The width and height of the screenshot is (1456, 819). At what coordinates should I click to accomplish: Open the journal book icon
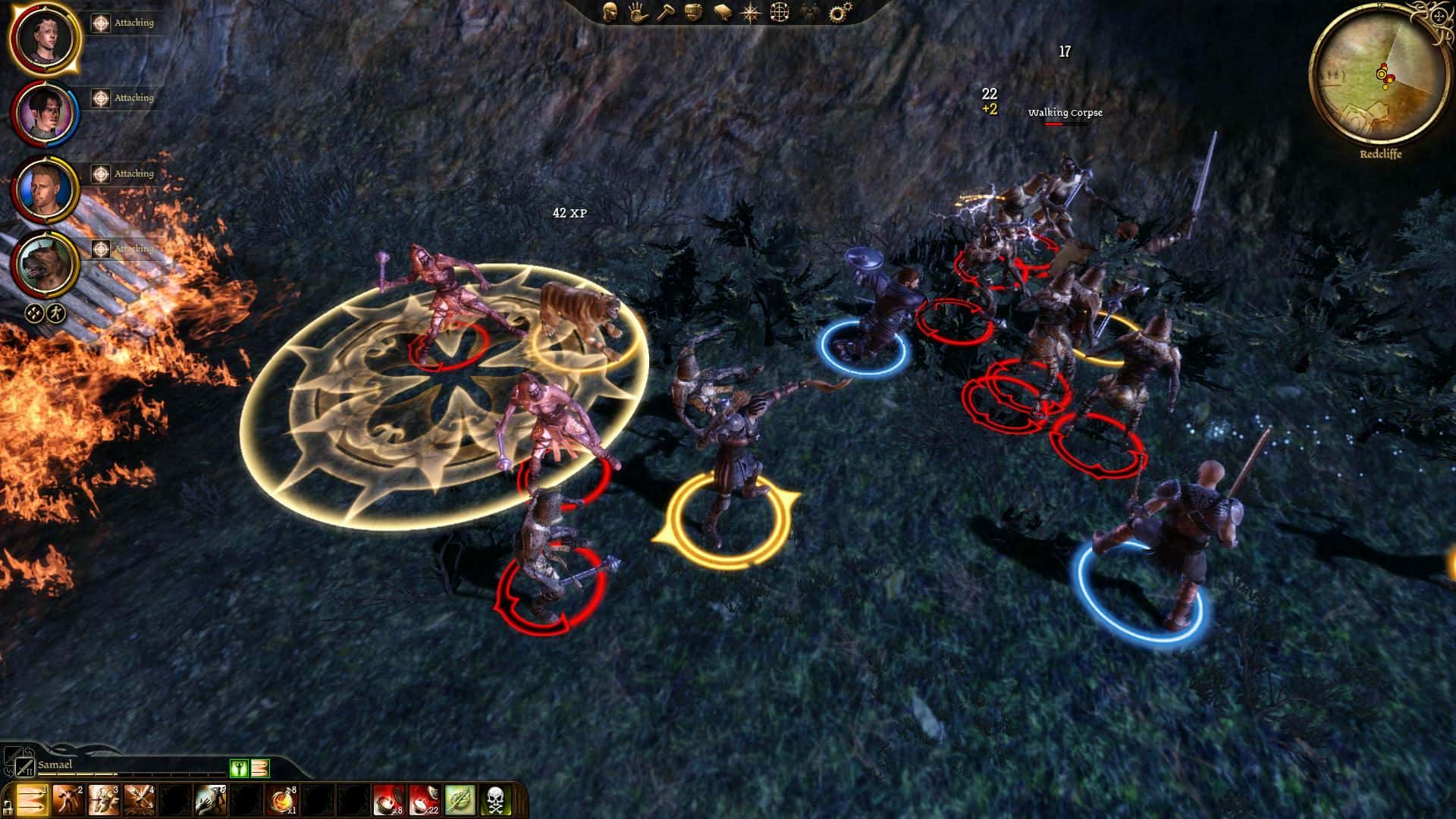tap(721, 12)
